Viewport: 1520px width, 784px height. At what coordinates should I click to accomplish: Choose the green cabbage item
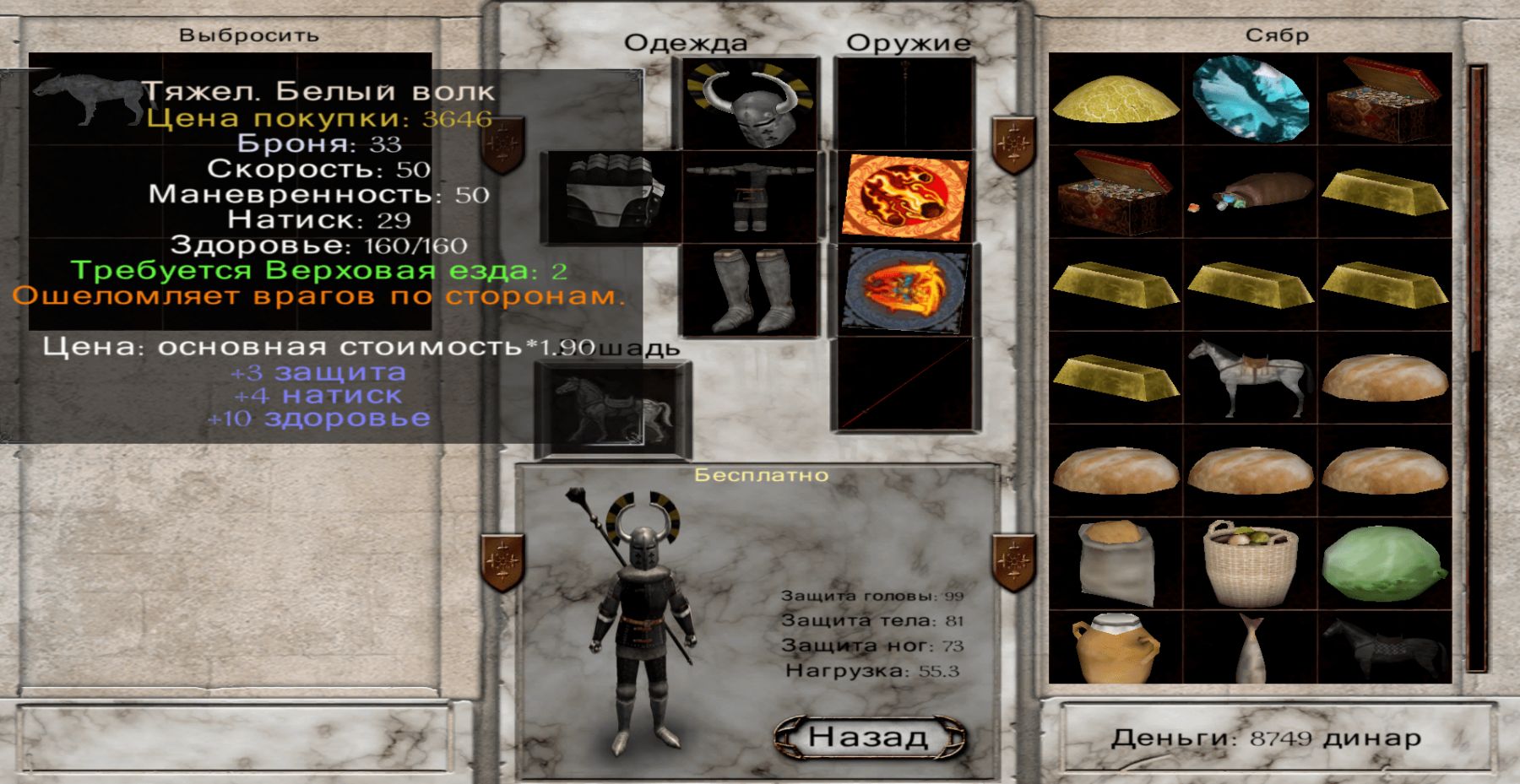(x=1385, y=564)
